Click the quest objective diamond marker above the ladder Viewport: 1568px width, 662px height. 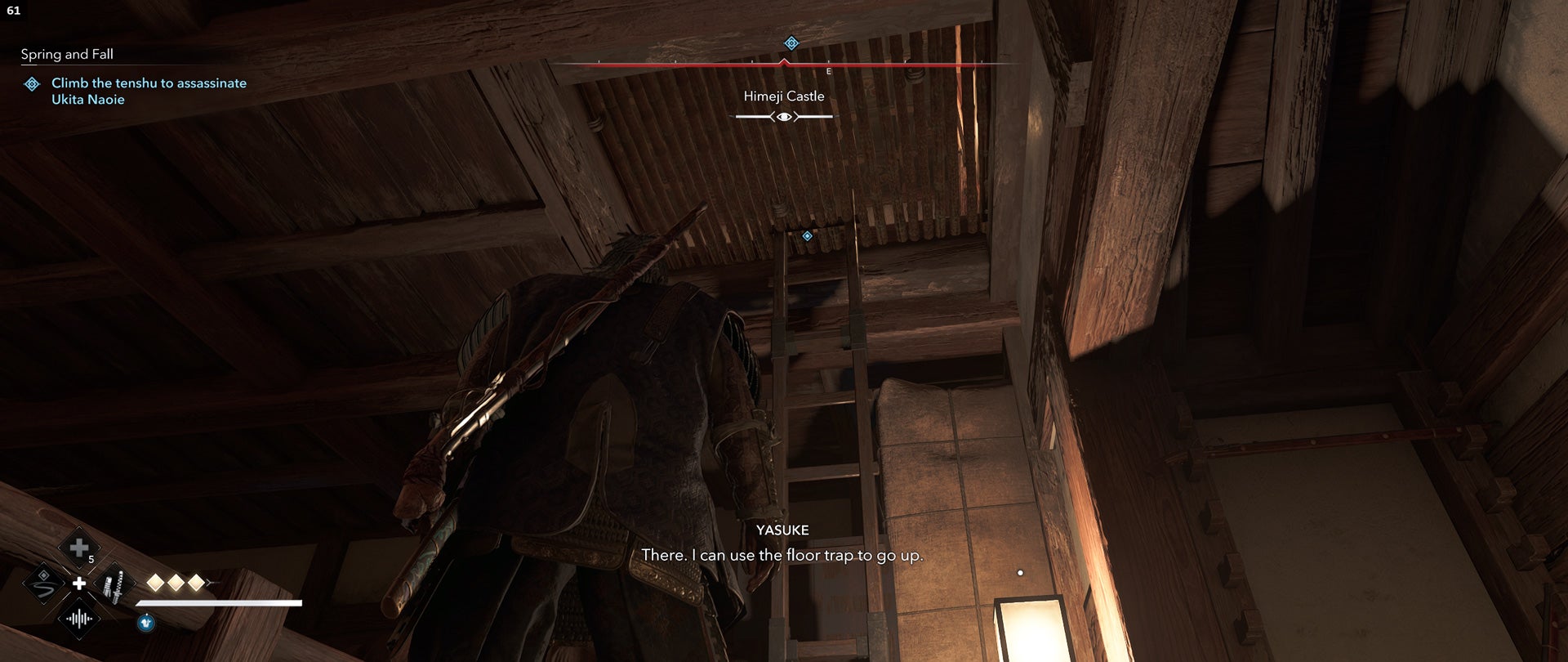coord(807,237)
